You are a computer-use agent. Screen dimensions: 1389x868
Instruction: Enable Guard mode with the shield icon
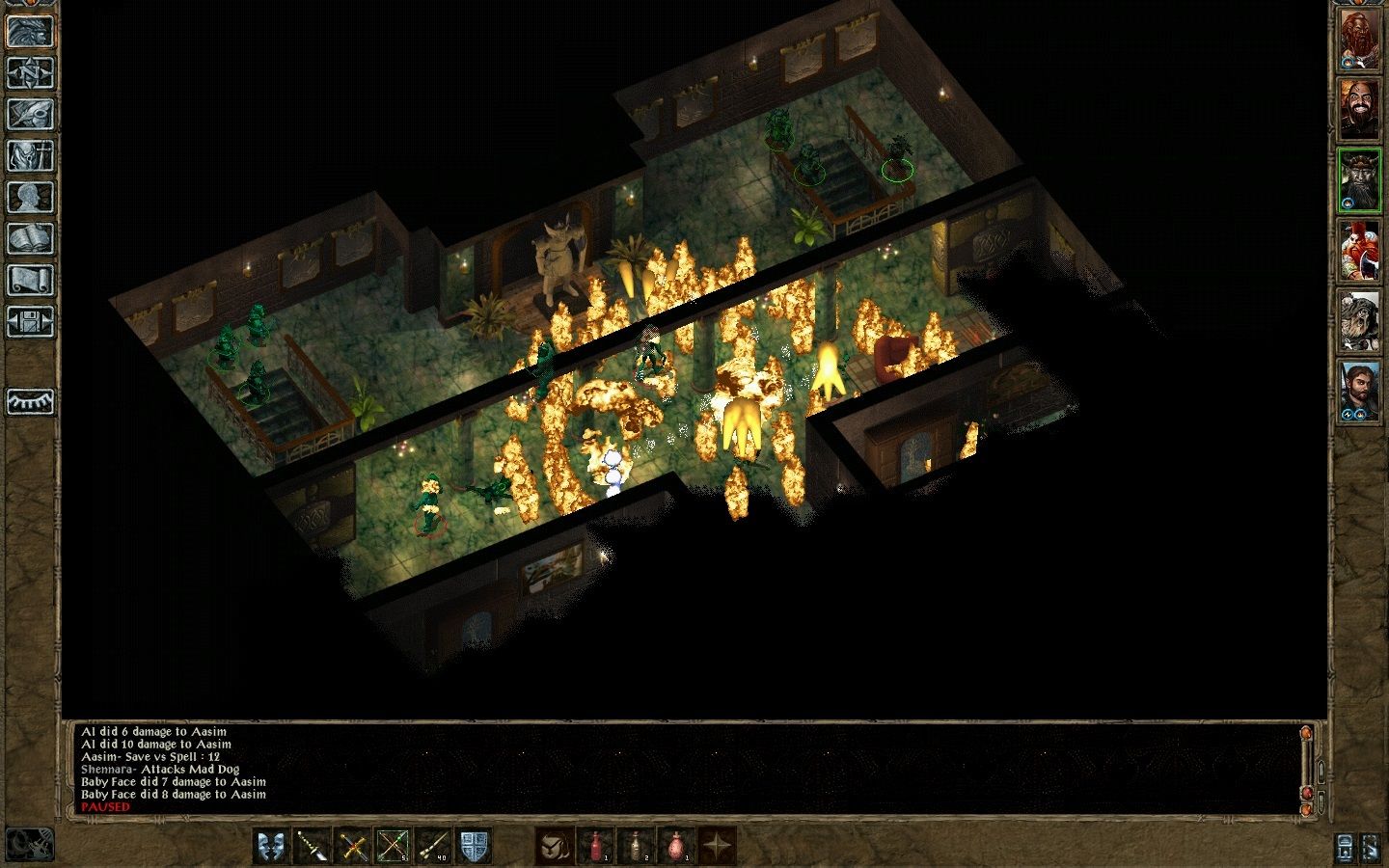click(x=474, y=845)
